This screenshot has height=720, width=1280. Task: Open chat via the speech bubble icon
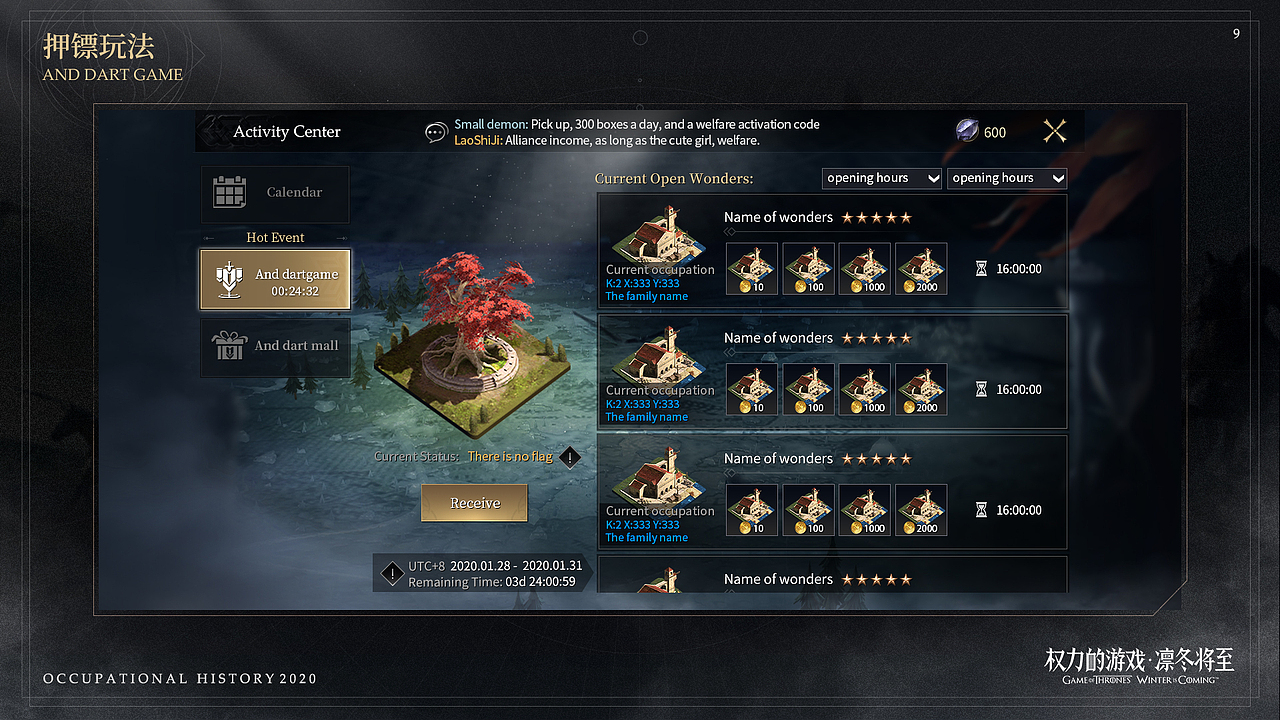(x=436, y=132)
